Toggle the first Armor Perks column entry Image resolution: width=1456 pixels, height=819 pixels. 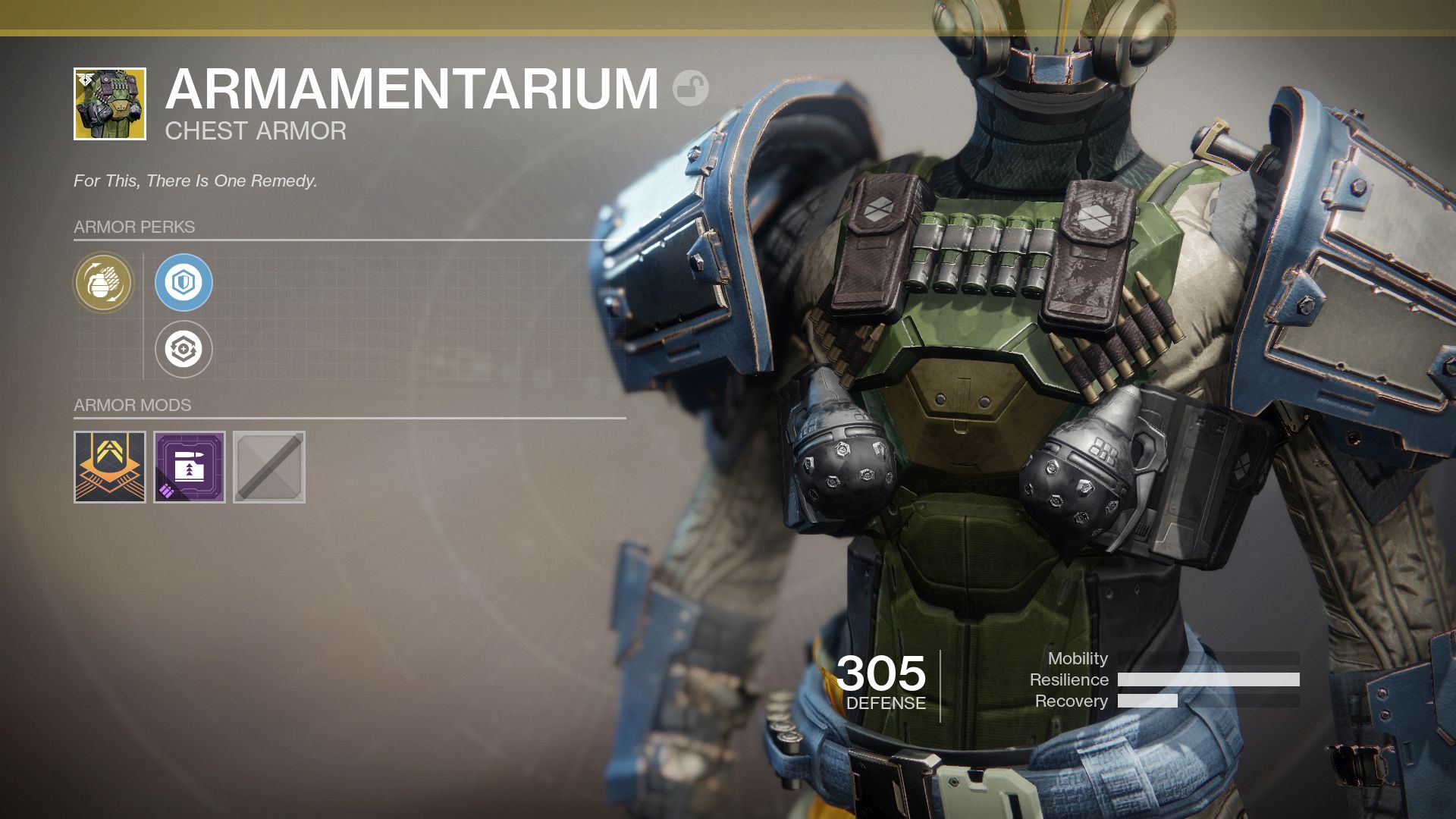[x=103, y=283]
